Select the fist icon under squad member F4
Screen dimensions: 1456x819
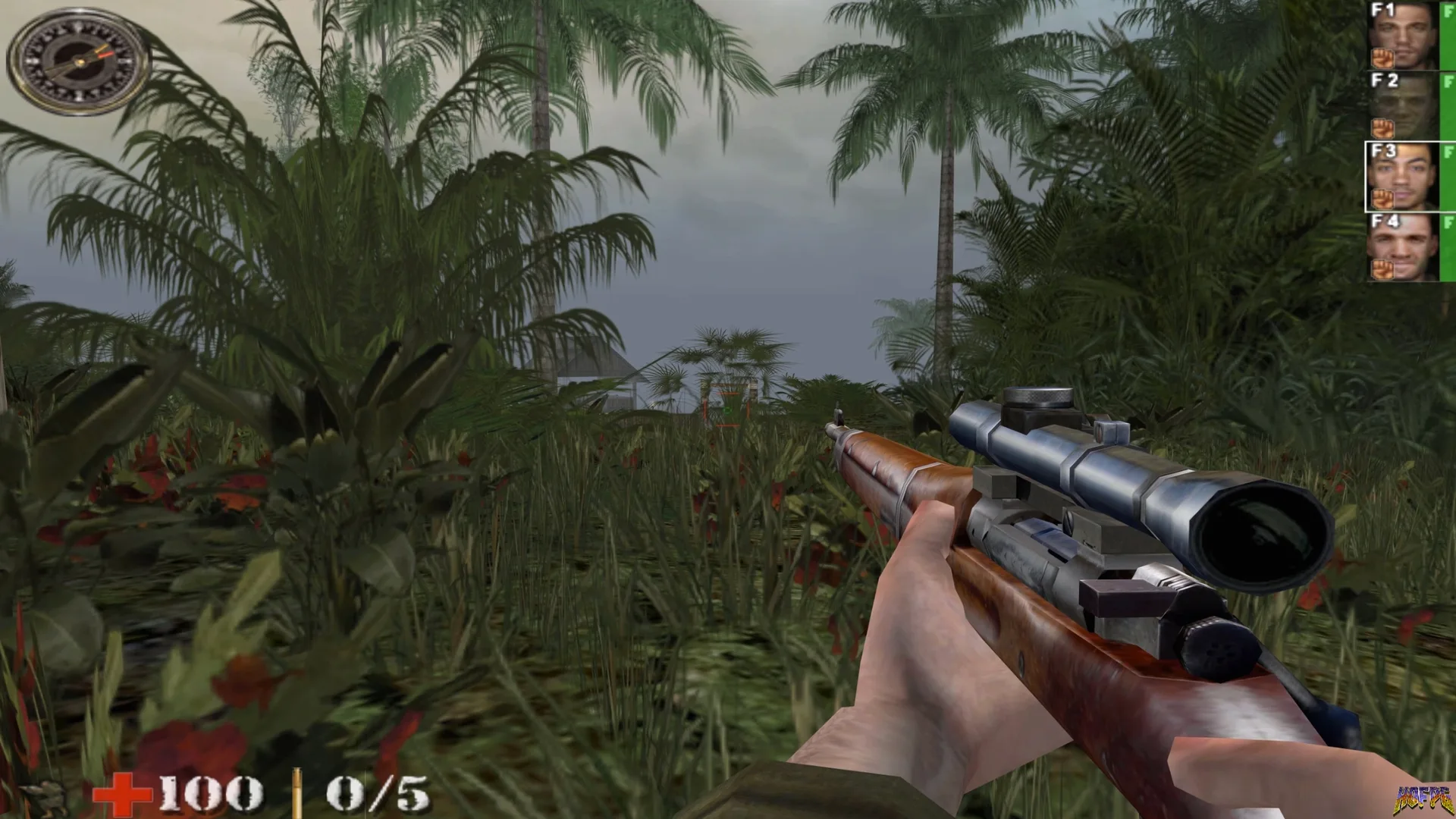pyautogui.click(x=1383, y=268)
